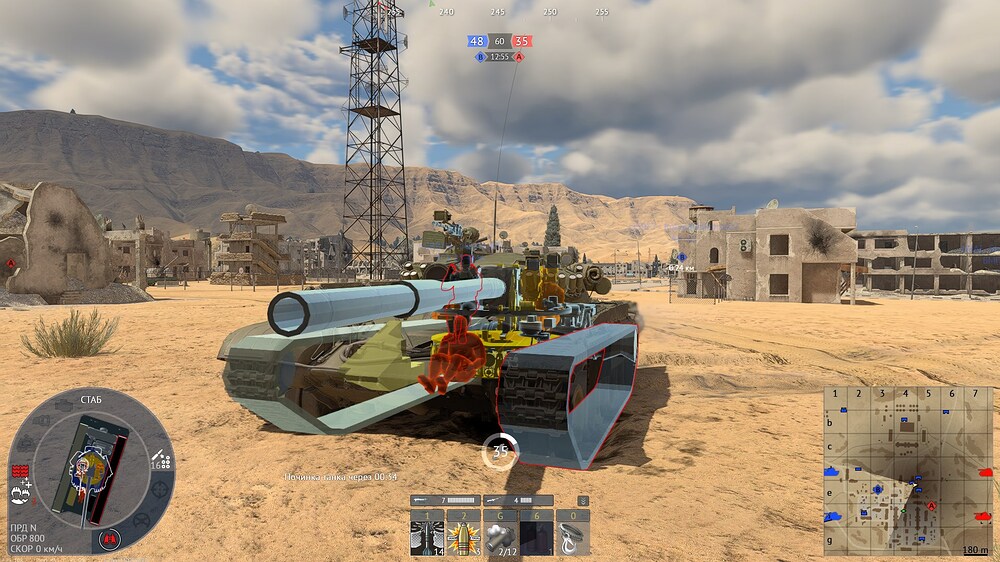
Task: Click capture point B marker on minimap
Action: coord(877,489)
